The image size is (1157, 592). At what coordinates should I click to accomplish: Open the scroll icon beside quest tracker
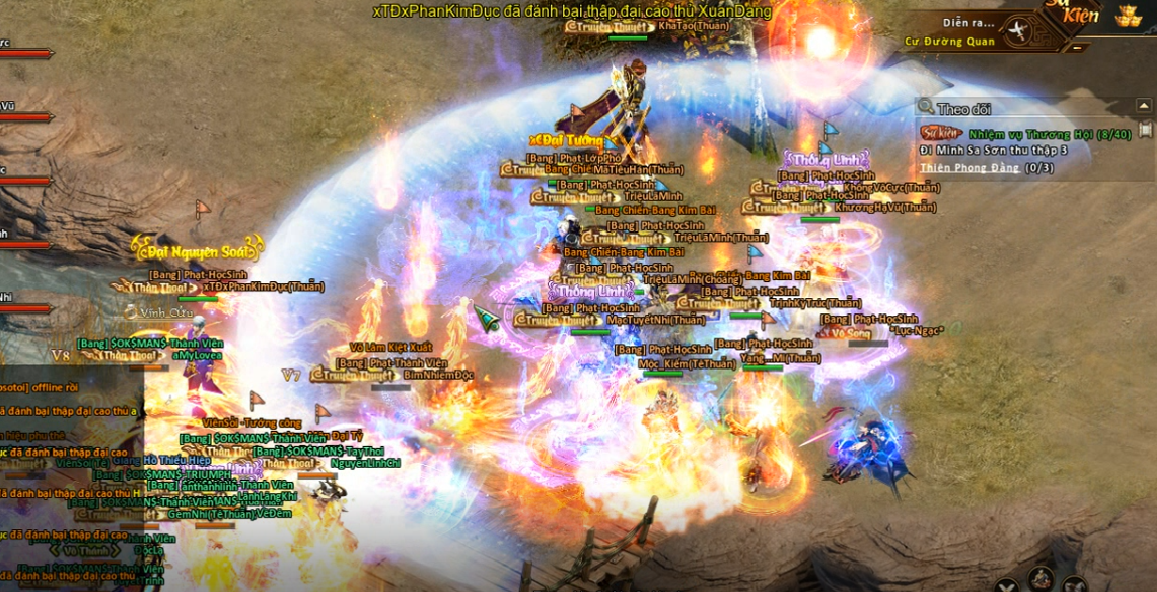coord(1145,130)
